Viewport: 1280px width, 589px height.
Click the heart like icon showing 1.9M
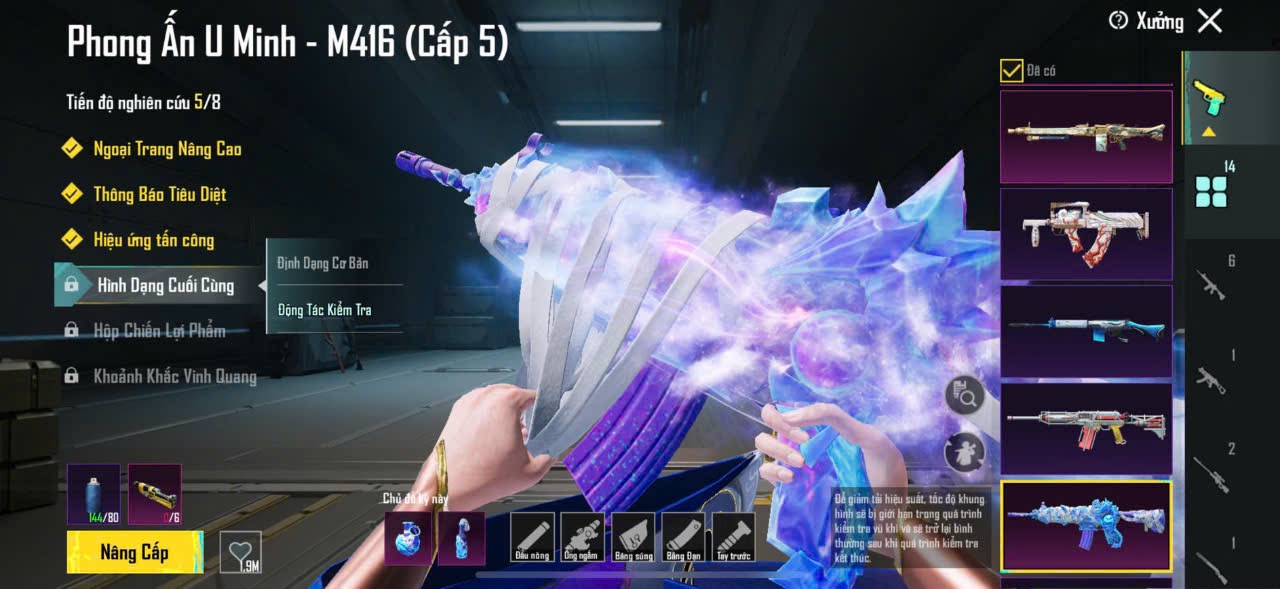pyautogui.click(x=240, y=552)
